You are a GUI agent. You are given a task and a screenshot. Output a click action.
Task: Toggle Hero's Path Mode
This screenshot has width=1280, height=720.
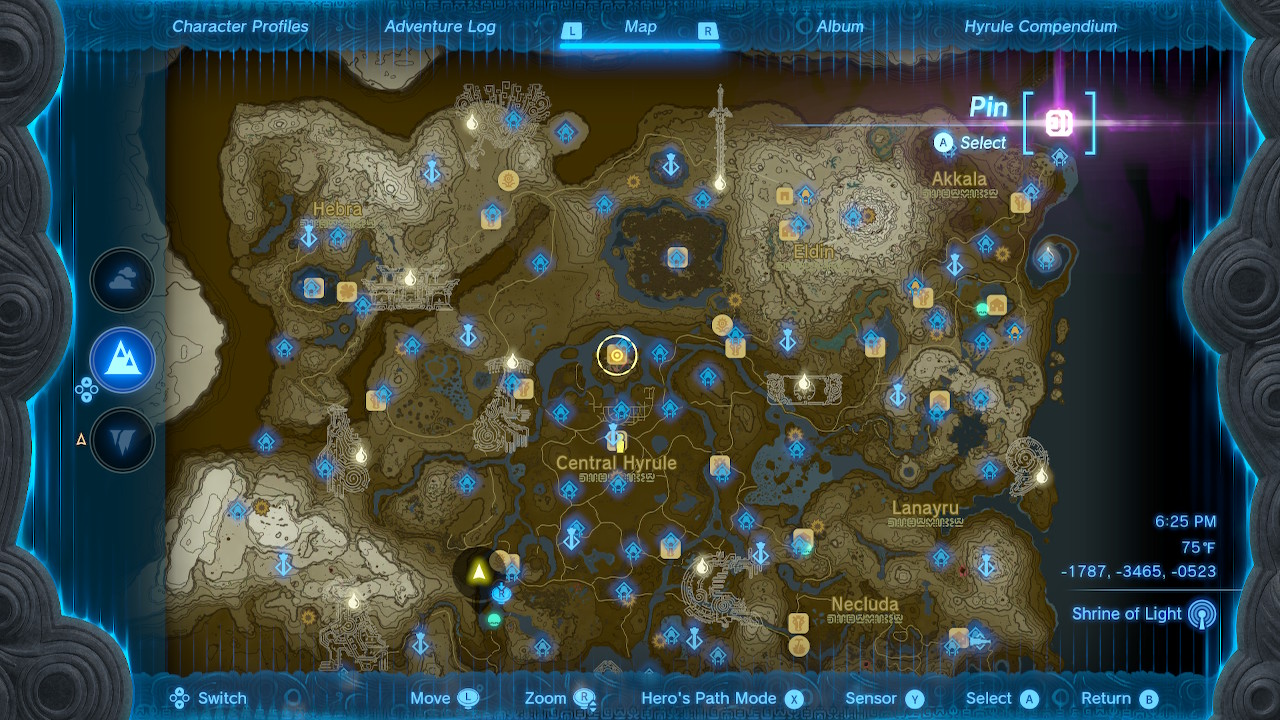tap(709, 697)
